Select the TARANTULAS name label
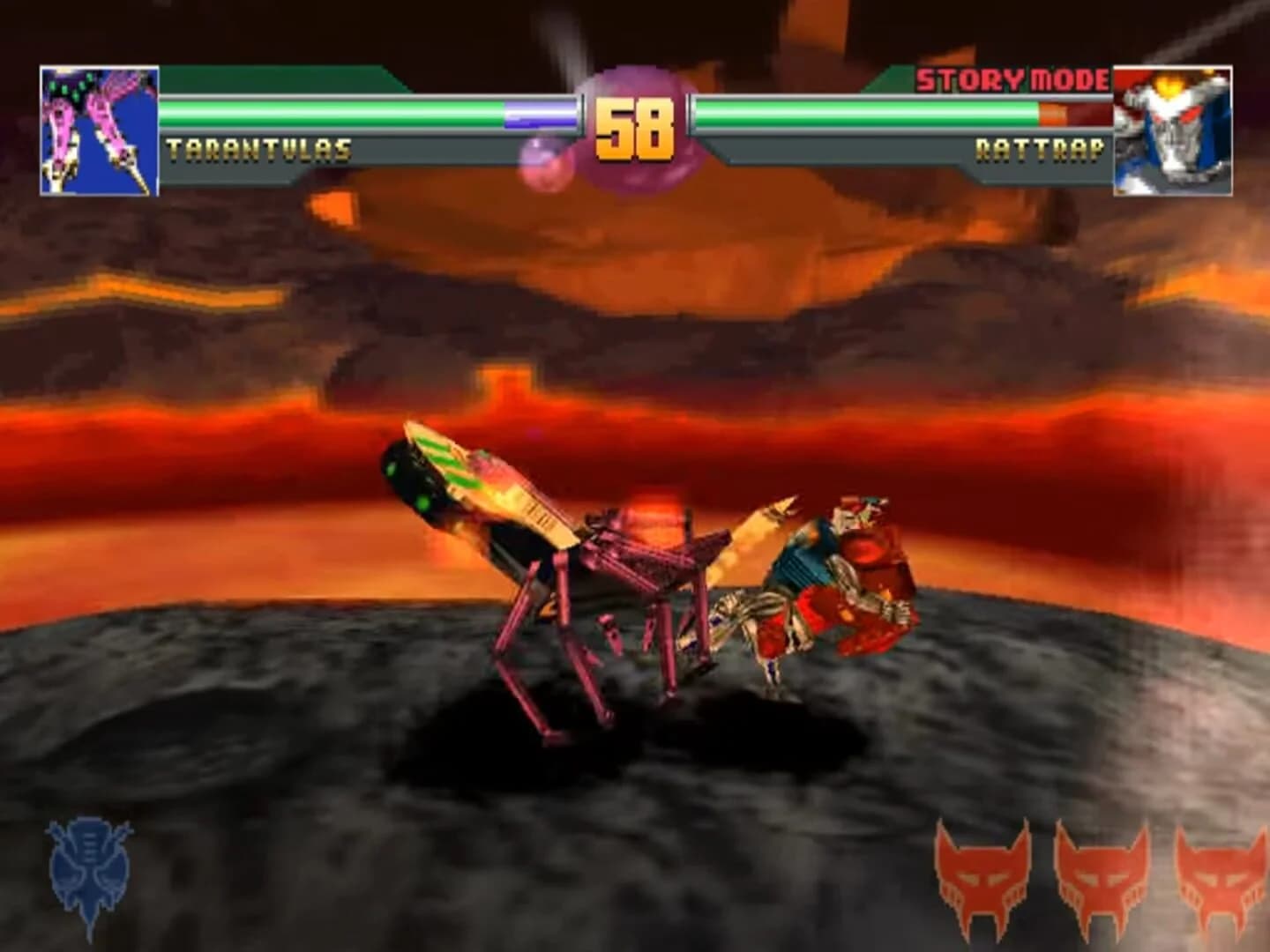Image resolution: width=1270 pixels, height=952 pixels. click(x=260, y=149)
